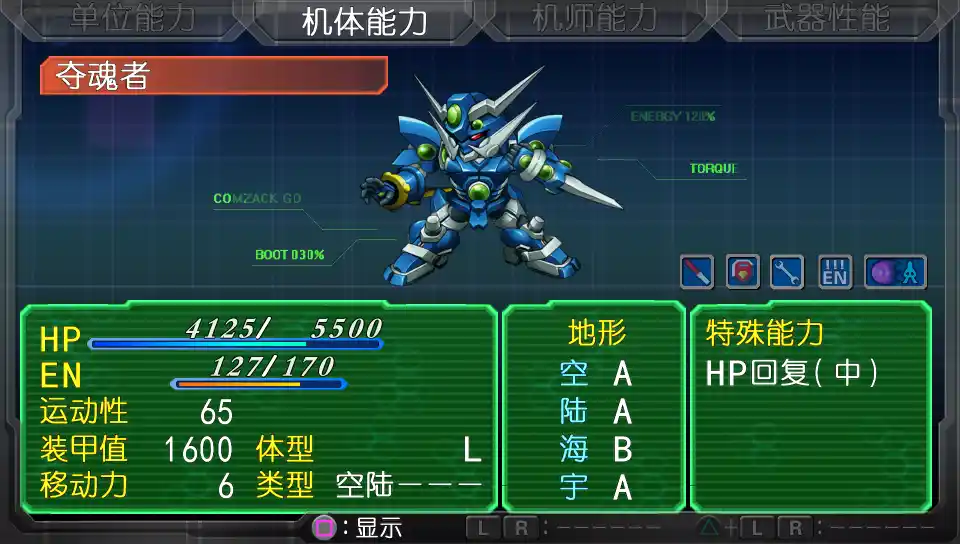Select the 夺魂者 unit name banner

click(213, 76)
